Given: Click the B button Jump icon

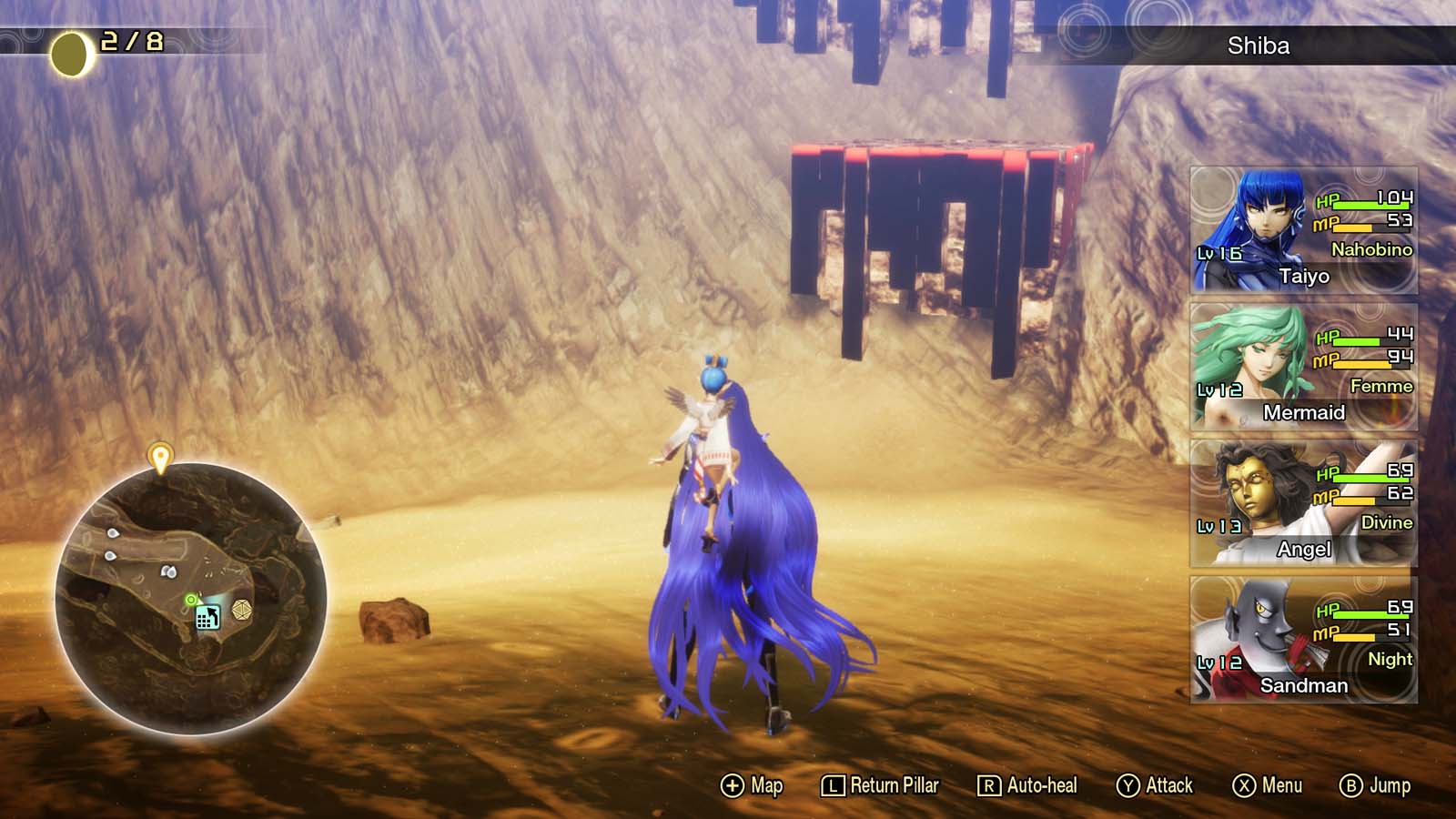Looking at the screenshot, I should [x=1350, y=784].
